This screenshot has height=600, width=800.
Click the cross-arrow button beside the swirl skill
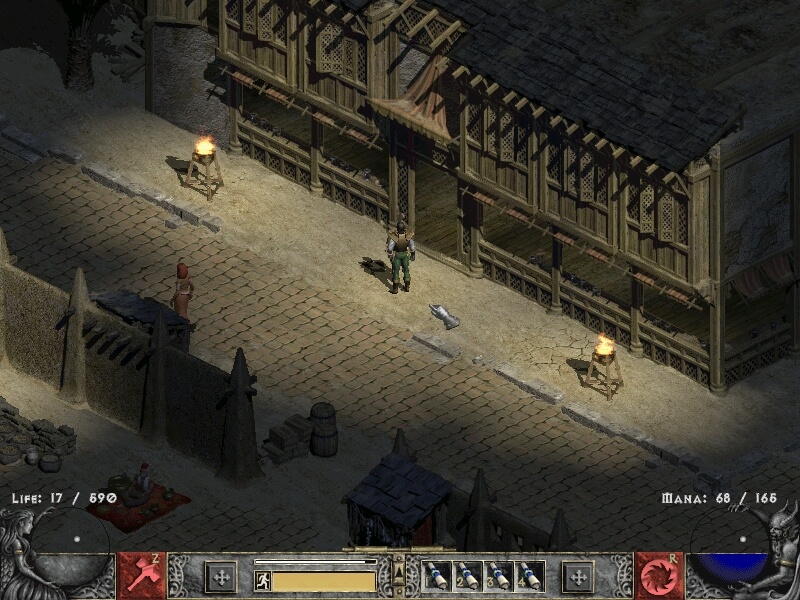pyautogui.click(x=578, y=576)
